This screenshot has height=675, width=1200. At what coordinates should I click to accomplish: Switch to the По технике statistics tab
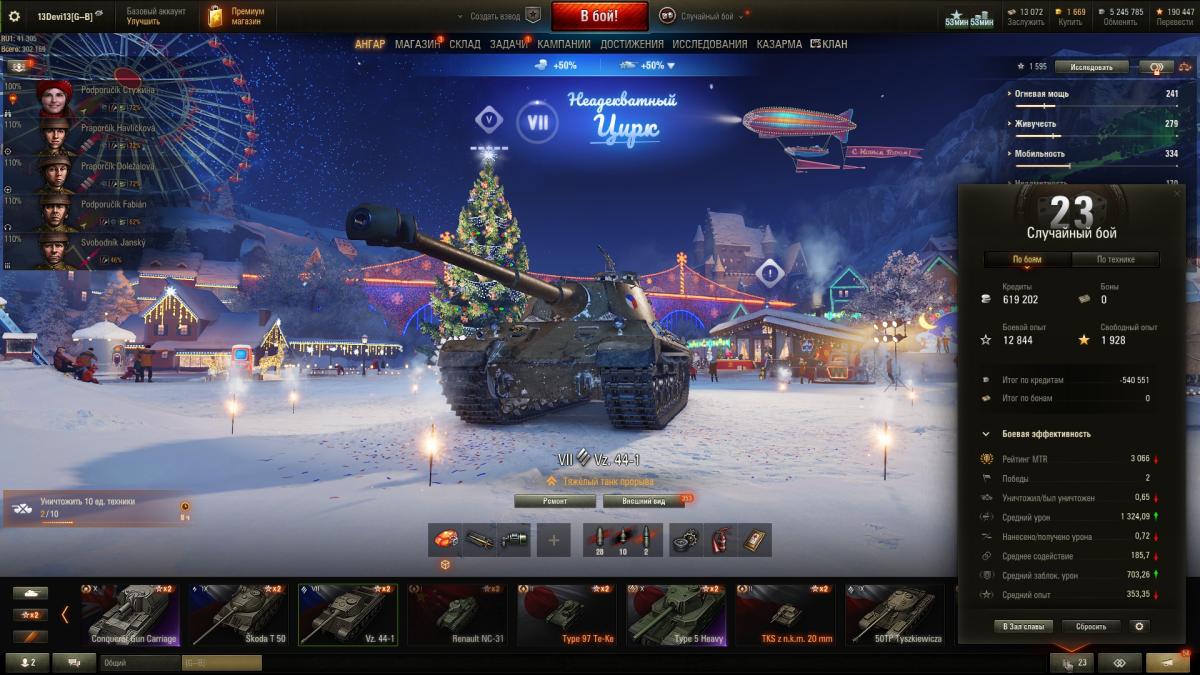[x=1115, y=260]
